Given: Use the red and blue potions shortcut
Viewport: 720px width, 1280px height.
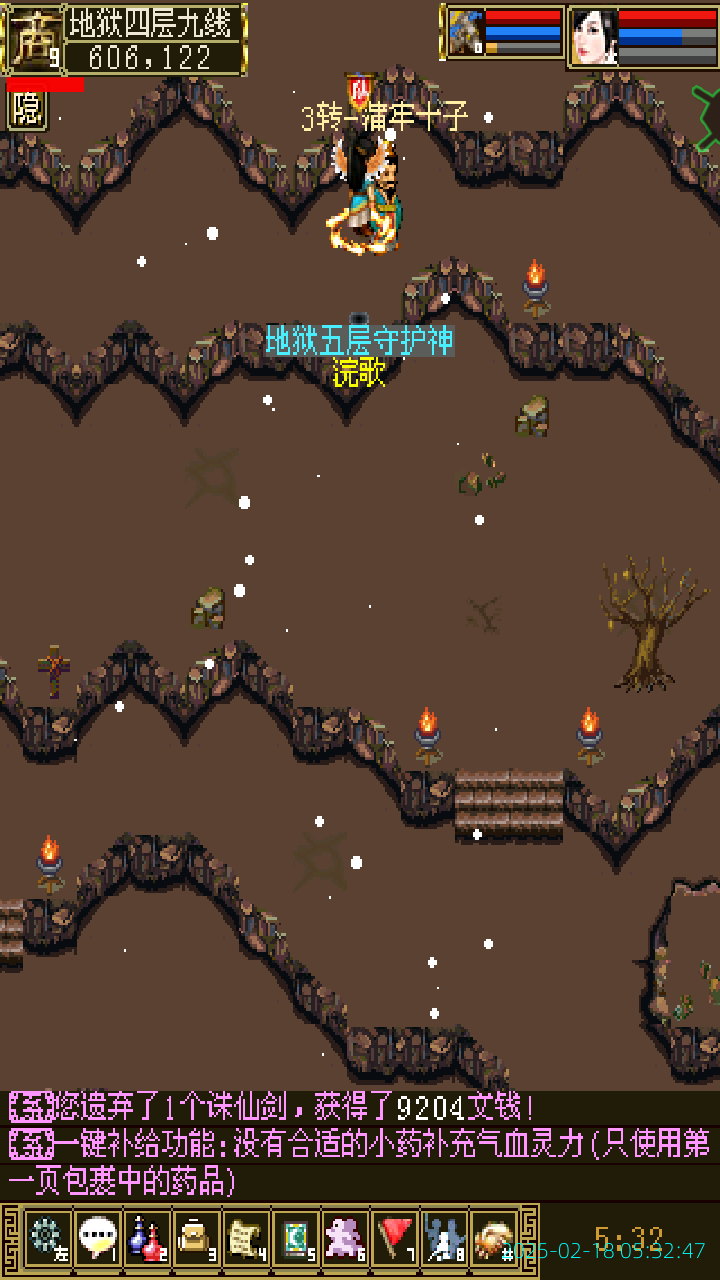Looking at the screenshot, I should (x=147, y=1238).
